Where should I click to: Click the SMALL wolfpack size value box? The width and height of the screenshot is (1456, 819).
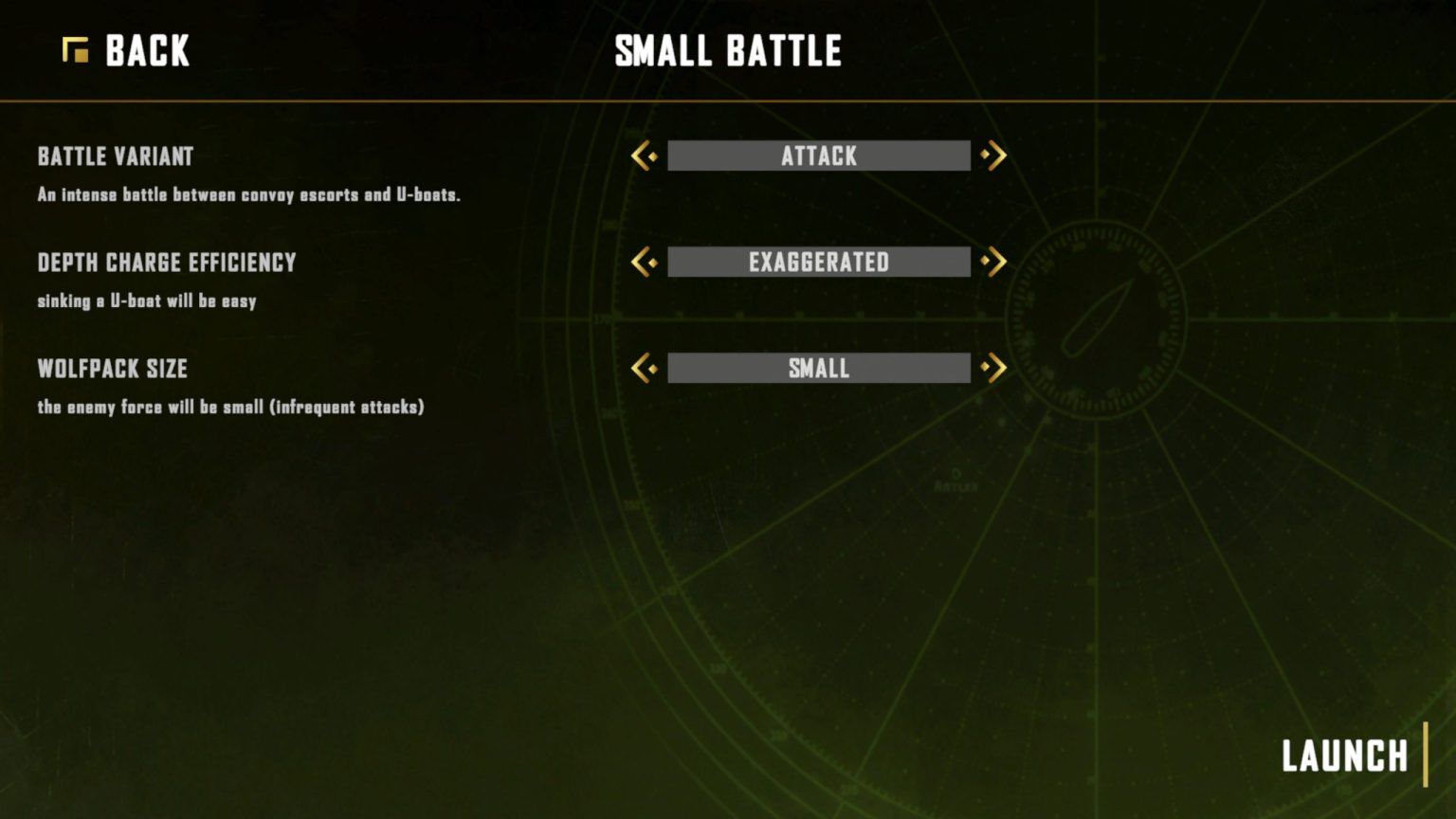coord(819,368)
